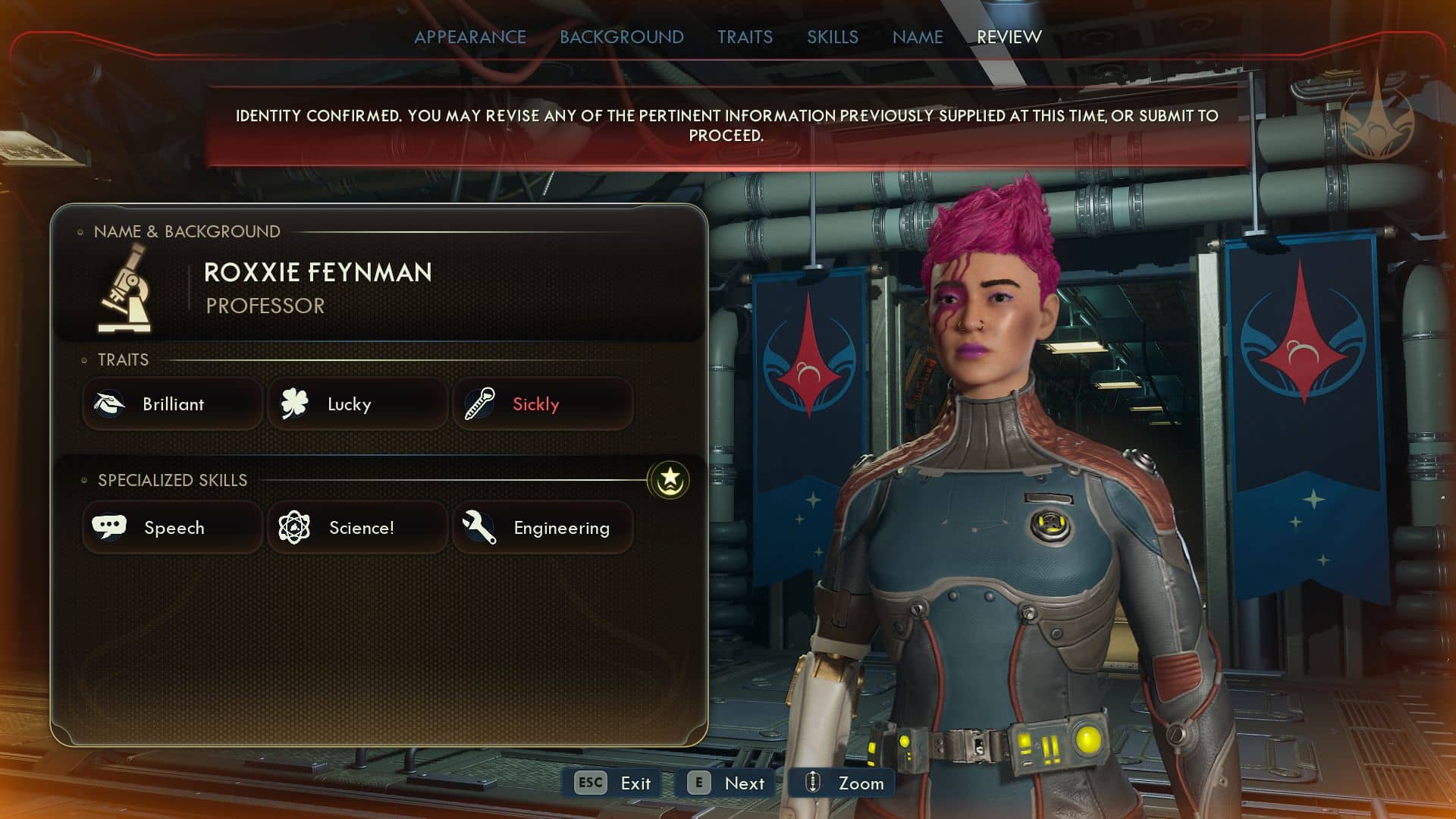Select the Lucky trait
This screenshot has height=819, width=1456.
[357, 404]
